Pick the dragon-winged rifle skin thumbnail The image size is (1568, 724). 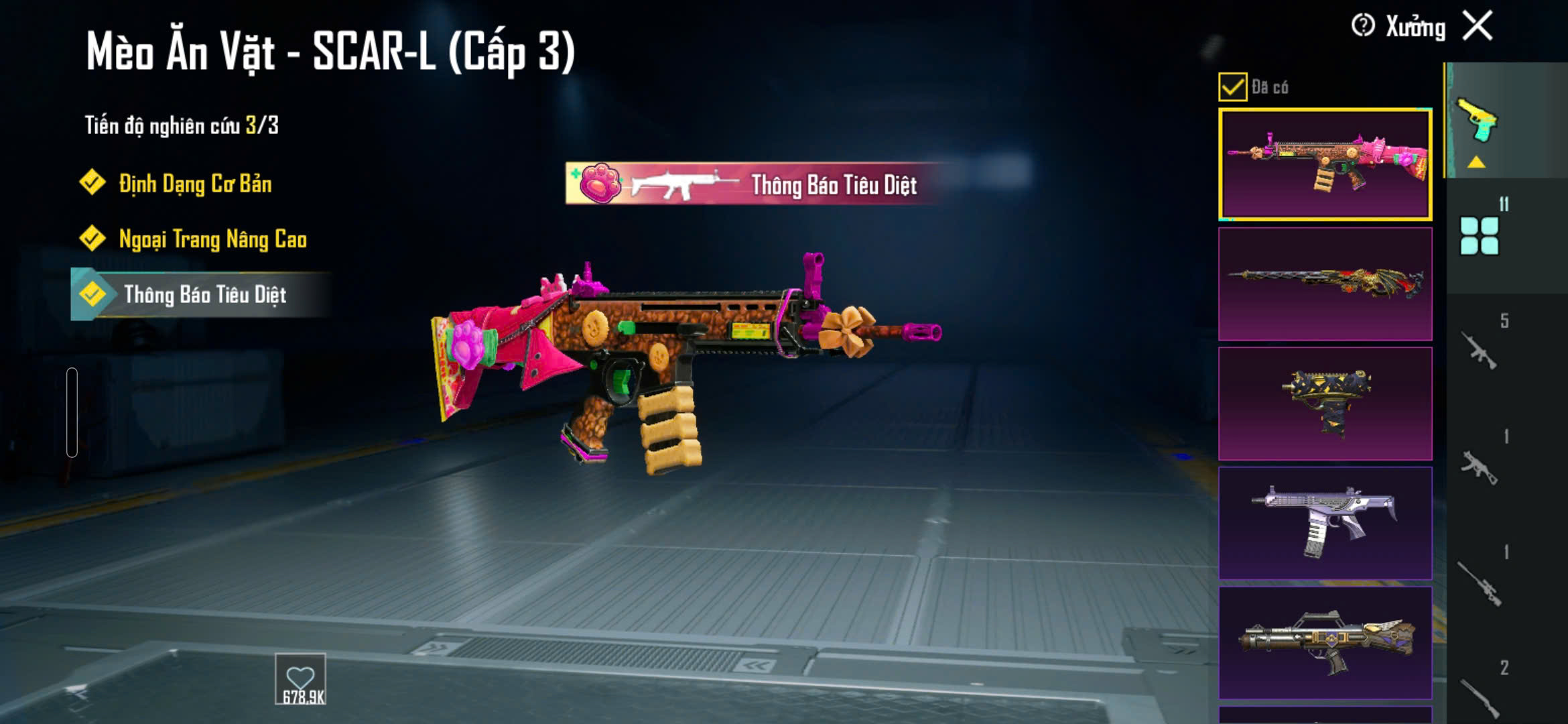(x=1325, y=284)
